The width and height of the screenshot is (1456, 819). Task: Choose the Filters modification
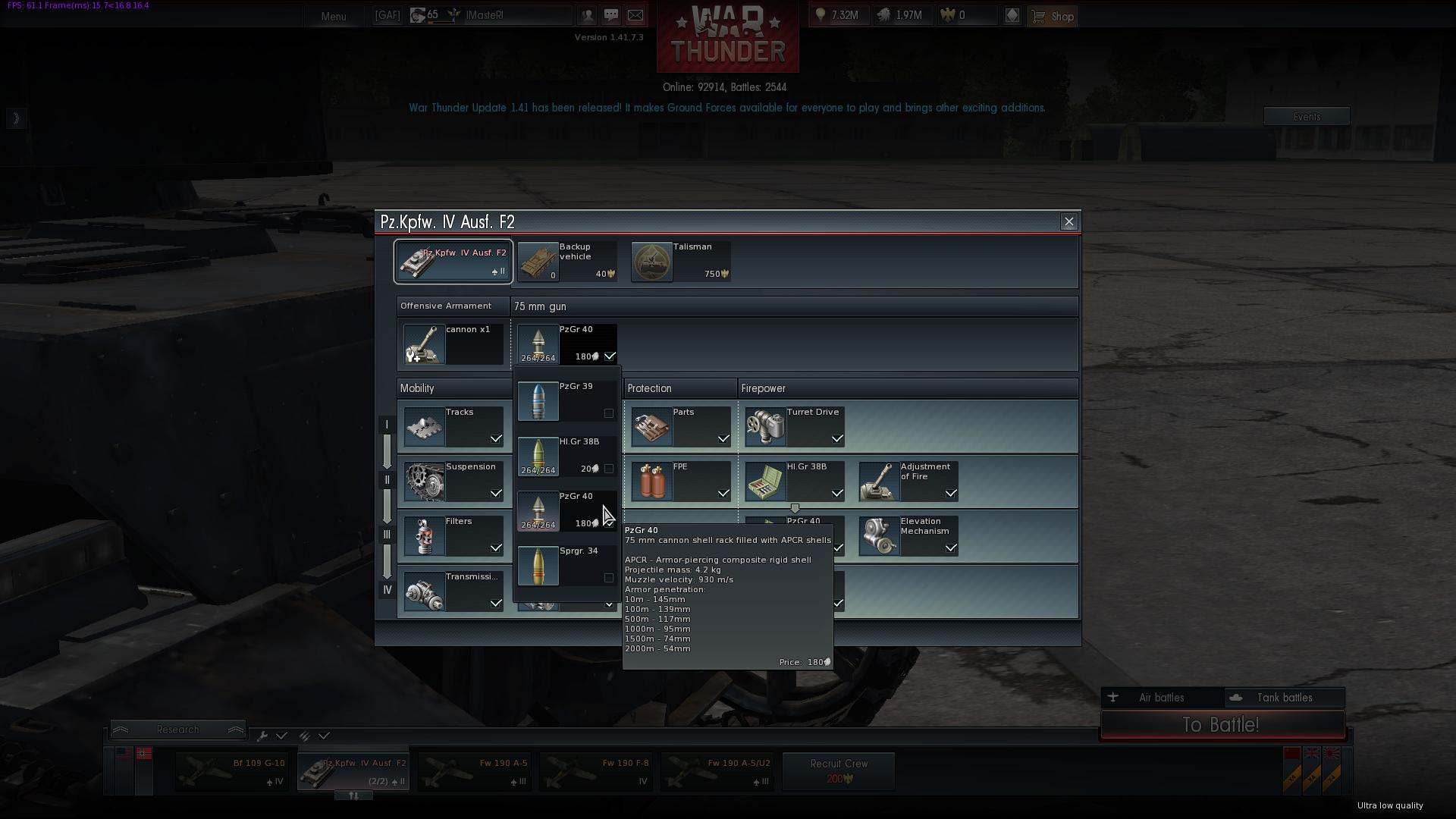pos(453,535)
